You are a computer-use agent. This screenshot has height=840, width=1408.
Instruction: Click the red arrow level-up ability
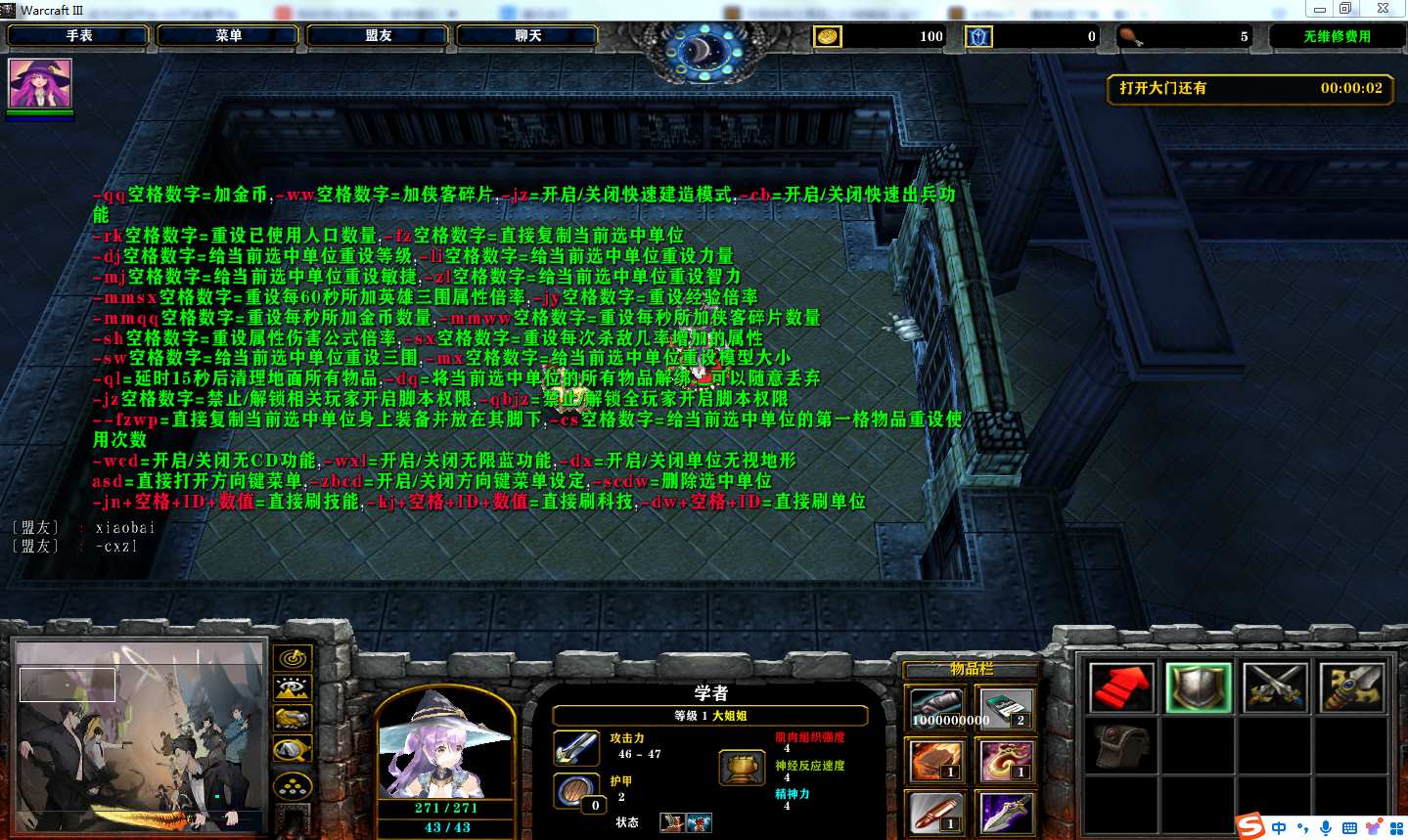coord(1122,687)
